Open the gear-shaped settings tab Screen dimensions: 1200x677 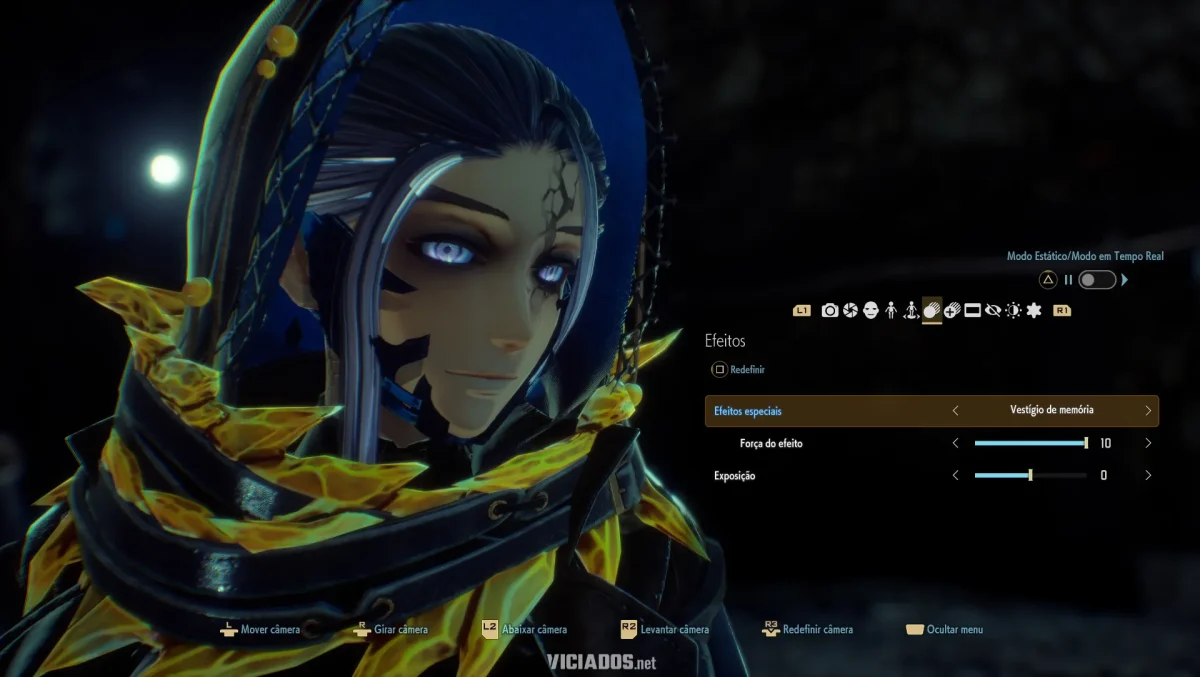[1034, 311]
